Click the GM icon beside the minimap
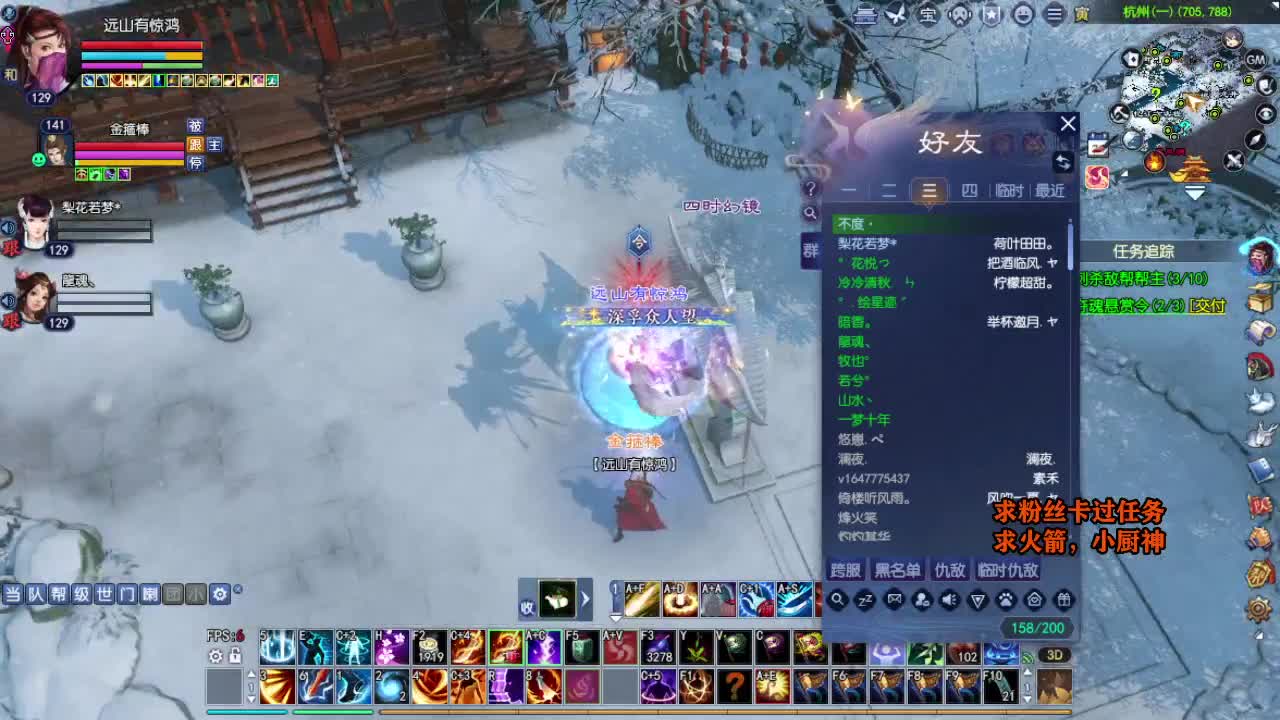 (x=1256, y=58)
